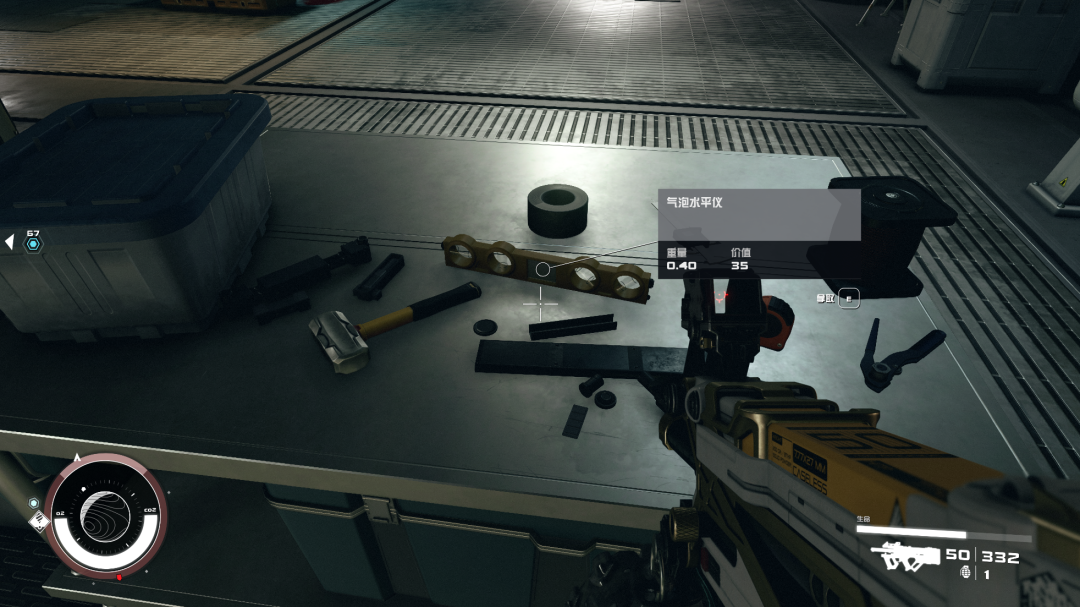Click the planet scanner compass dial
This screenshot has height=607, width=1080.
coord(105,513)
